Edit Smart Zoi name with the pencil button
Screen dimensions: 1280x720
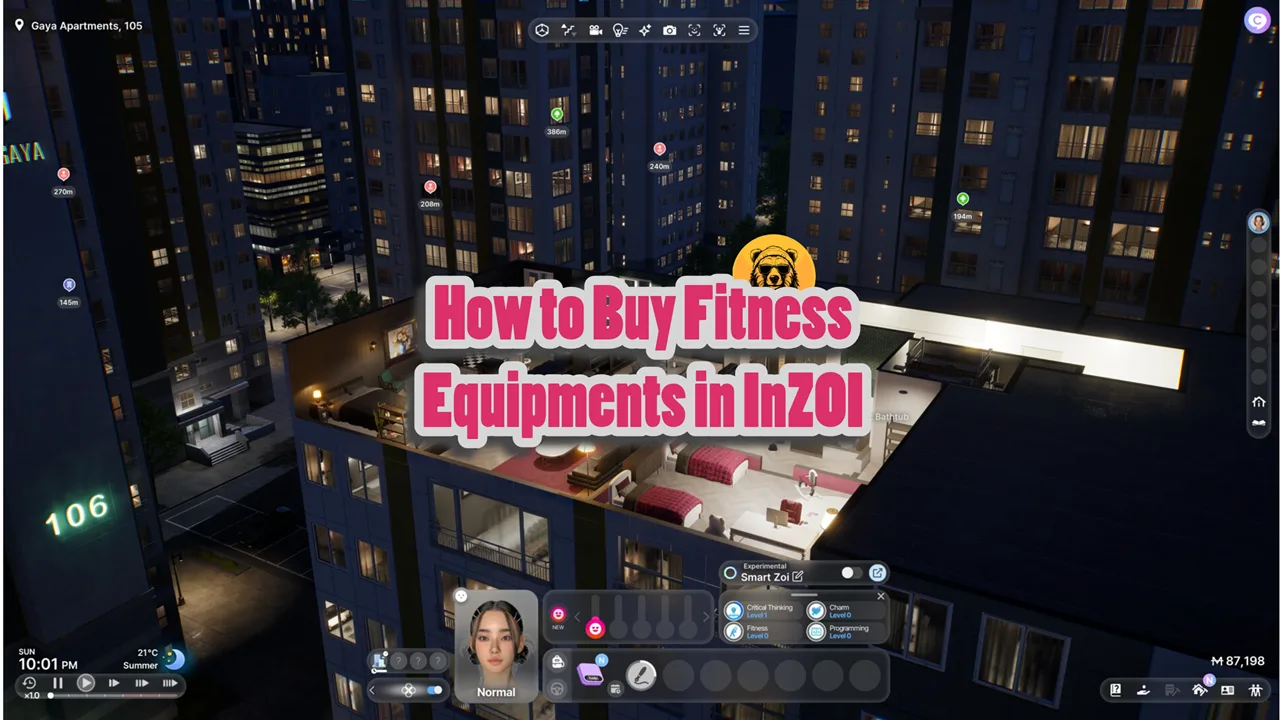coord(797,576)
